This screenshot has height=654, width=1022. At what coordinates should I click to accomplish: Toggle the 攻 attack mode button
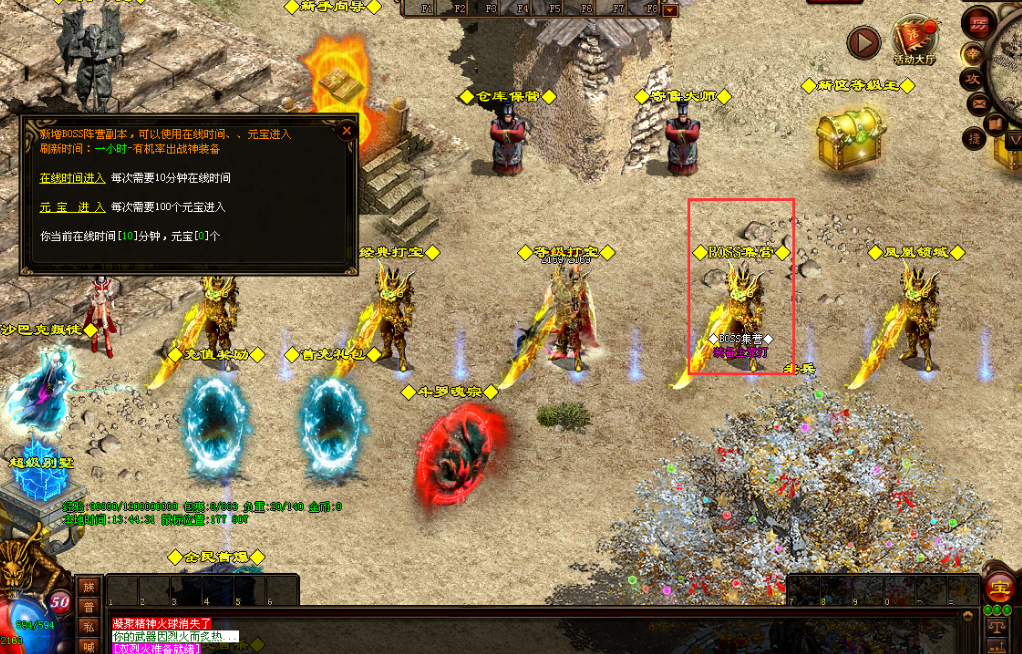coord(971,78)
